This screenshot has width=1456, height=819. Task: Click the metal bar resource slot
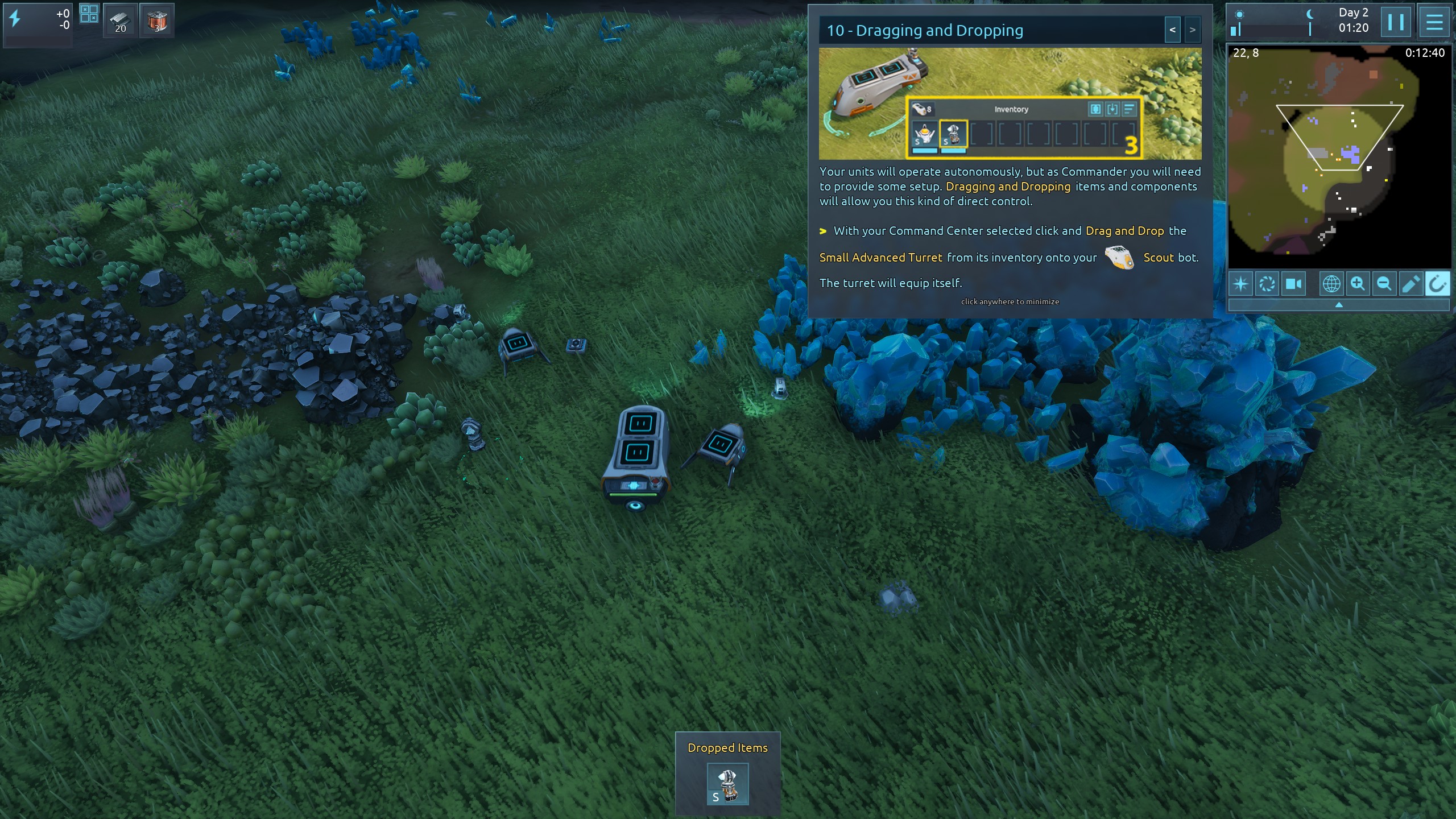pyautogui.click(x=121, y=21)
